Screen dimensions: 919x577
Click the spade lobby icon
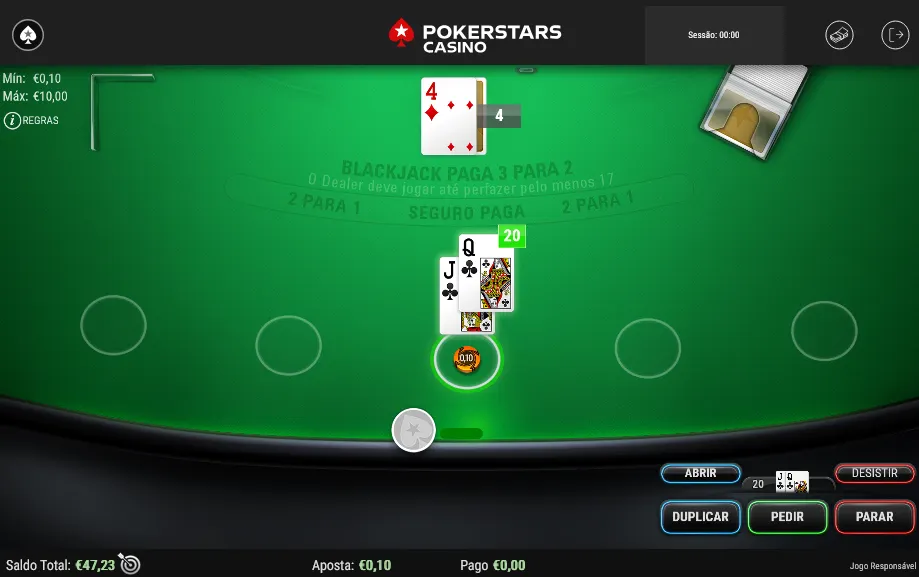(x=28, y=36)
